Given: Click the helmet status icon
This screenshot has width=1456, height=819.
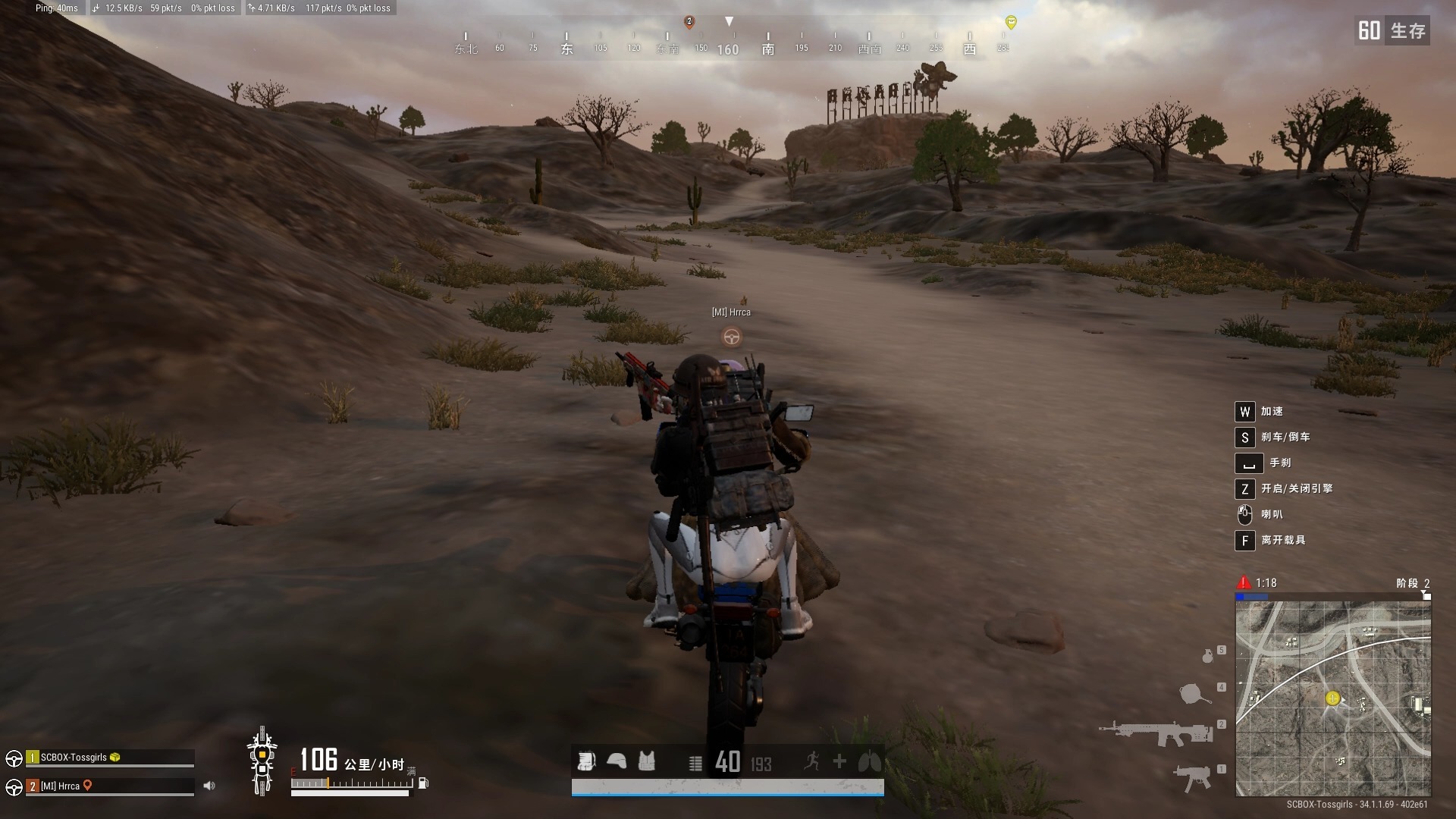Looking at the screenshot, I should click(x=617, y=761).
